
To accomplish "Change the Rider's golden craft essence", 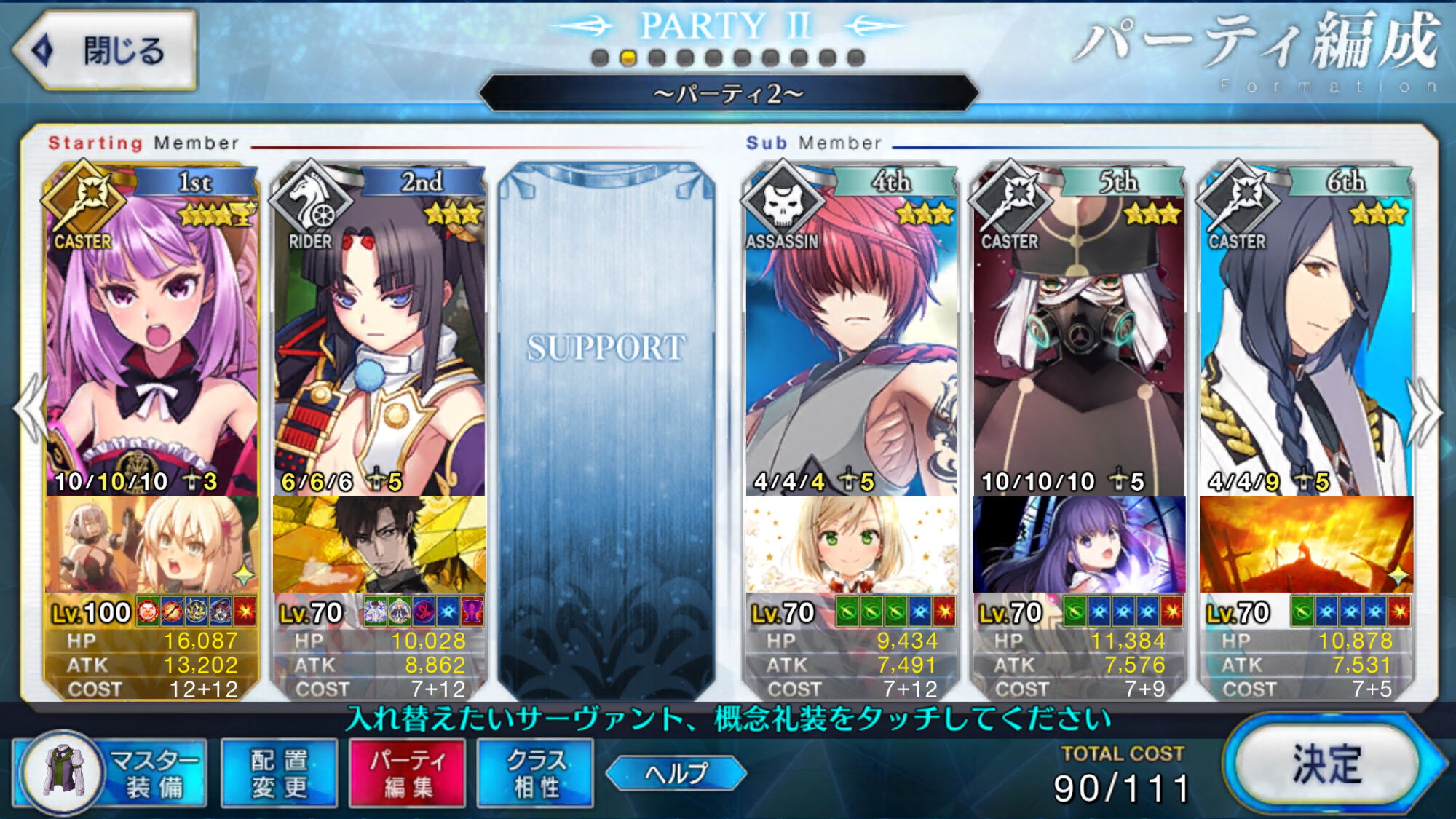I will (379, 545).
